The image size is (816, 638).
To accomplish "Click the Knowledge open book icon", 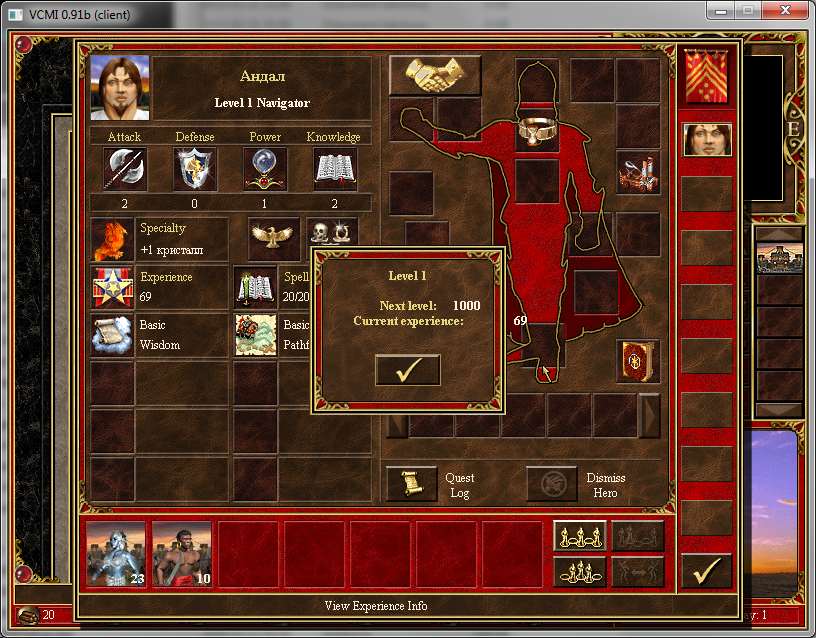I will pos(335,169).
